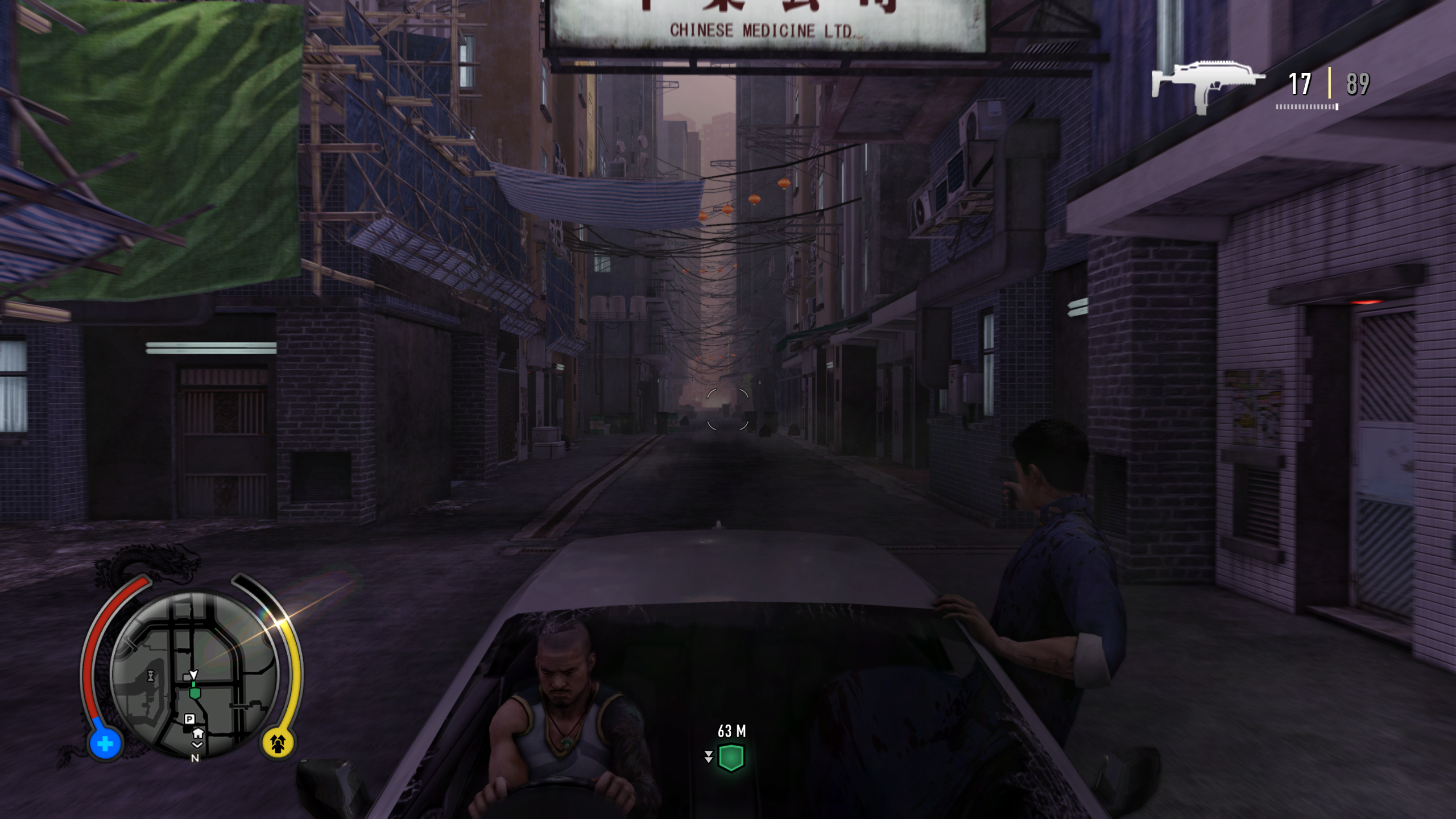Image resolution: width=1456 pixels, height=819 pixels.
Task: Click the green objective marker on the minimap
Action: pyautogui.click(x=195, y=694)
